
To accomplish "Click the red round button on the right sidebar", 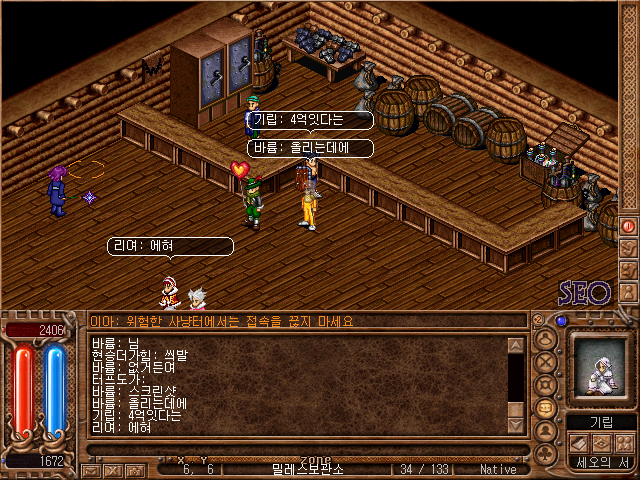I will tap(629, 227).
